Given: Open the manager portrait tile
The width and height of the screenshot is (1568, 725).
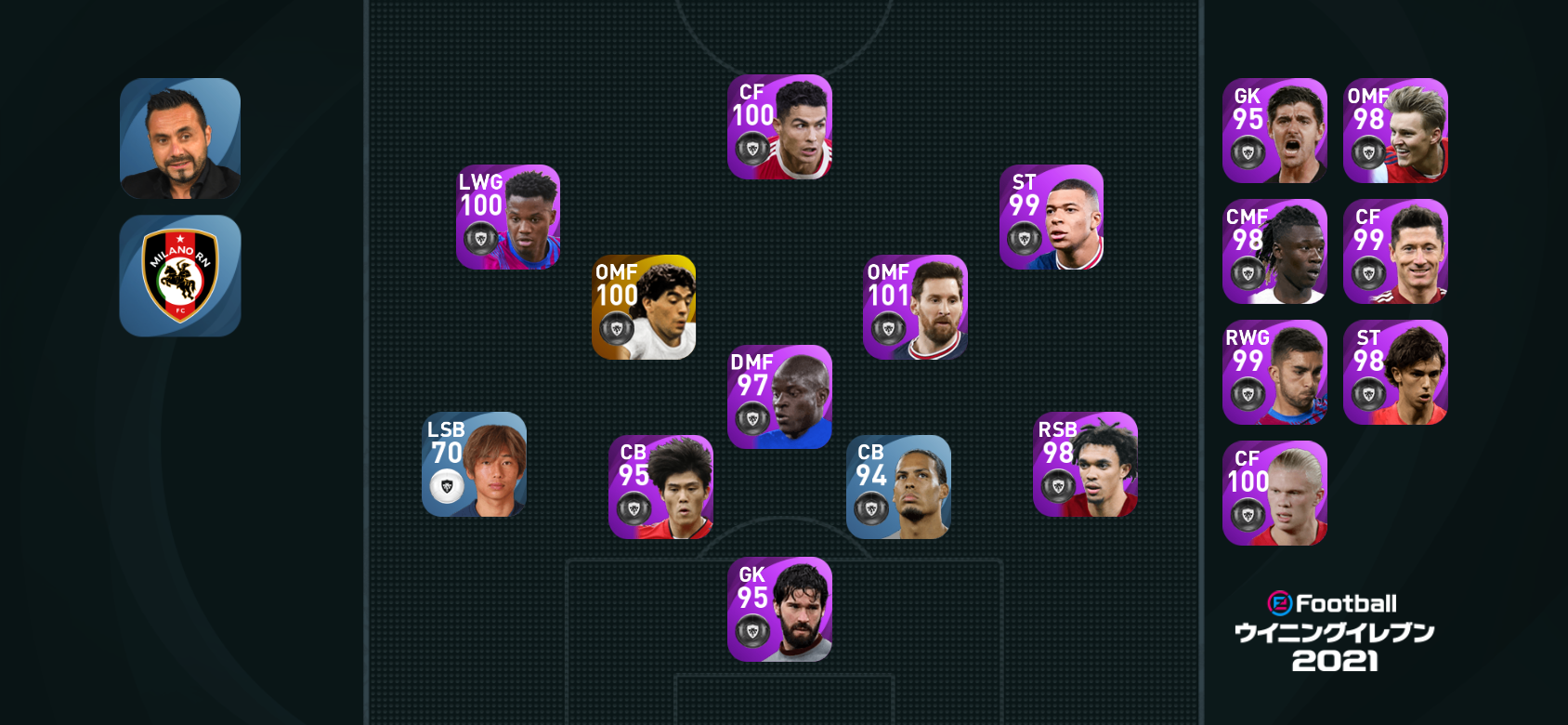Looking at the screenshot, I should [180, 138].
